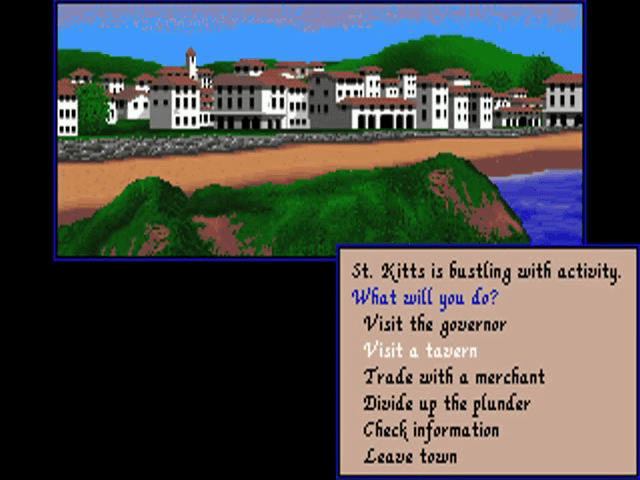Select Visit a tavern option
Screen dimensions: 640x480
420,351
